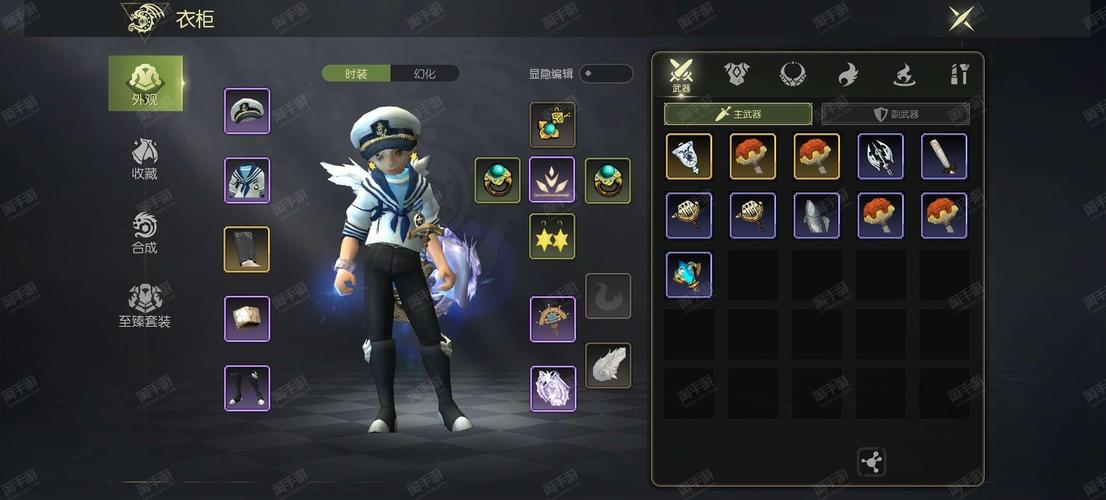
Task: Toggle the 显隐编辑 visibility edit switch
Action: [606, 73]
